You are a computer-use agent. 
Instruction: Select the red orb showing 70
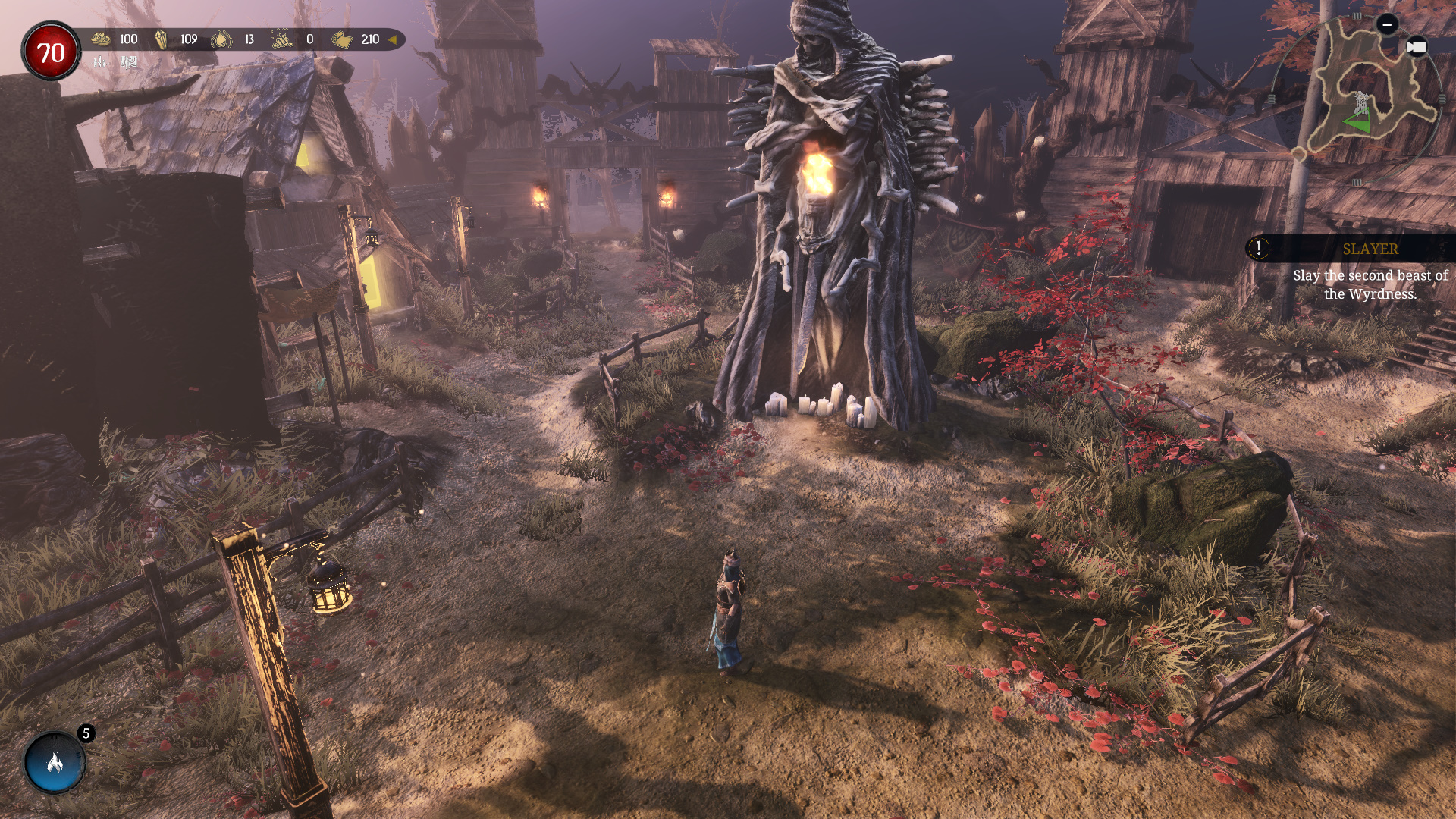coord(51,52)
